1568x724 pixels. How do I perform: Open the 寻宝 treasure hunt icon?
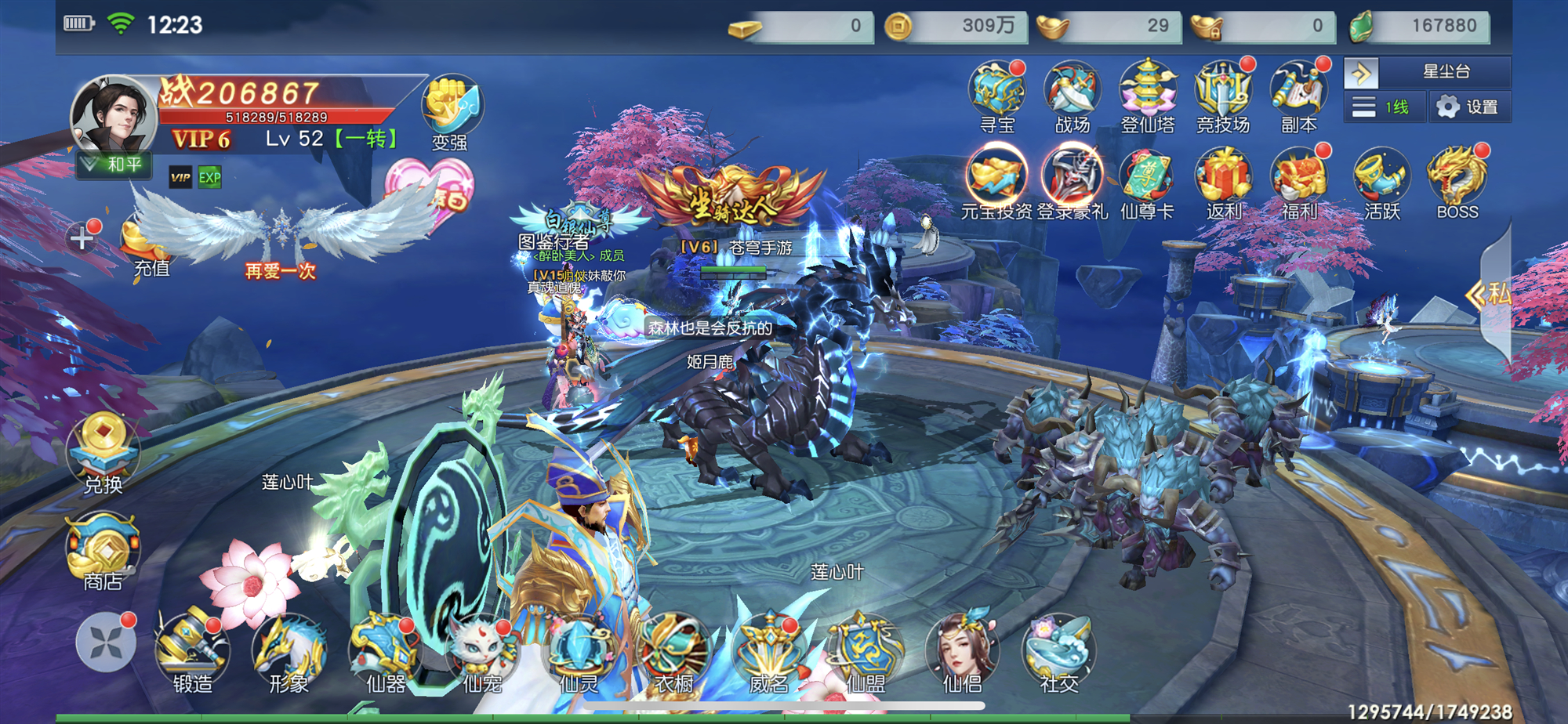(x=997, y=94)
